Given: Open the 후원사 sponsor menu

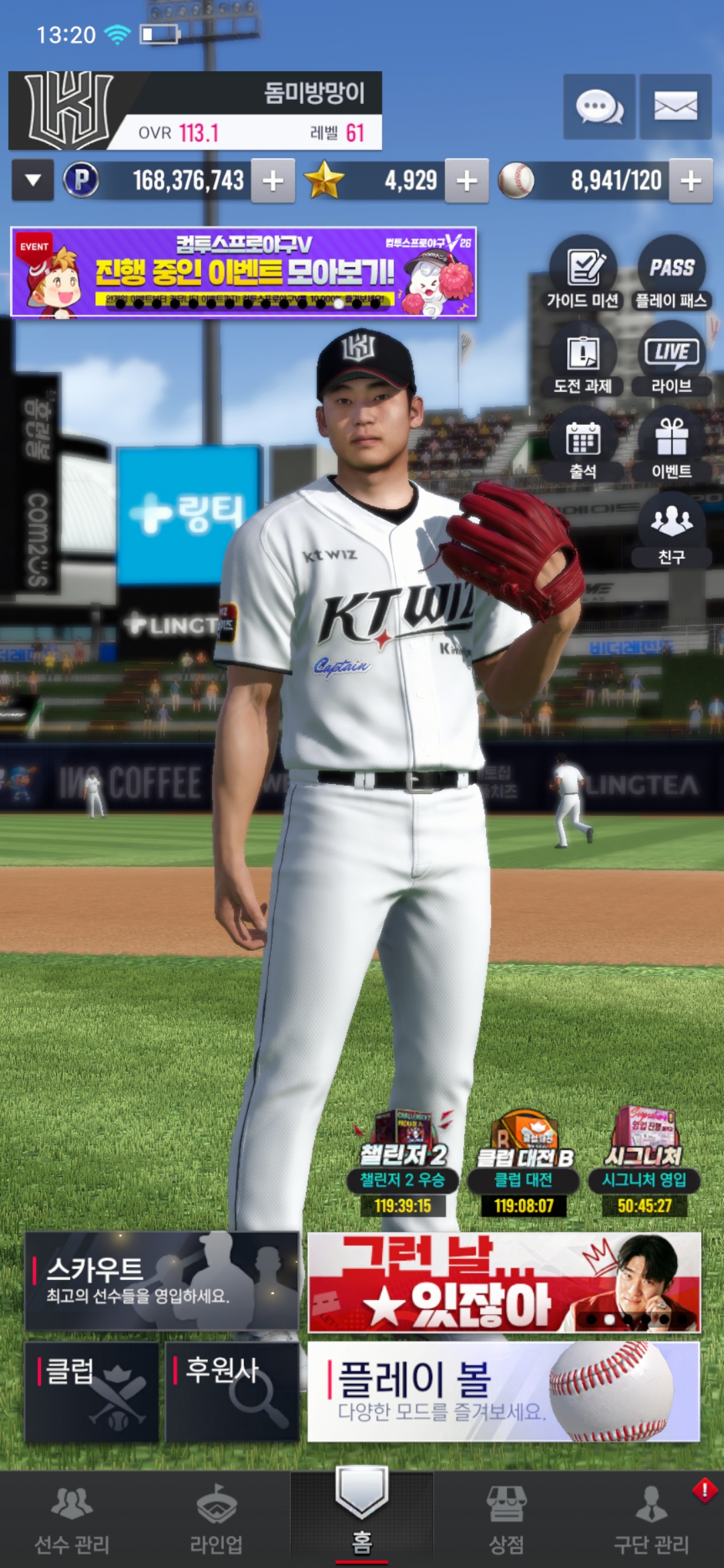Looking at the screenshot, I should point(232,1392).
